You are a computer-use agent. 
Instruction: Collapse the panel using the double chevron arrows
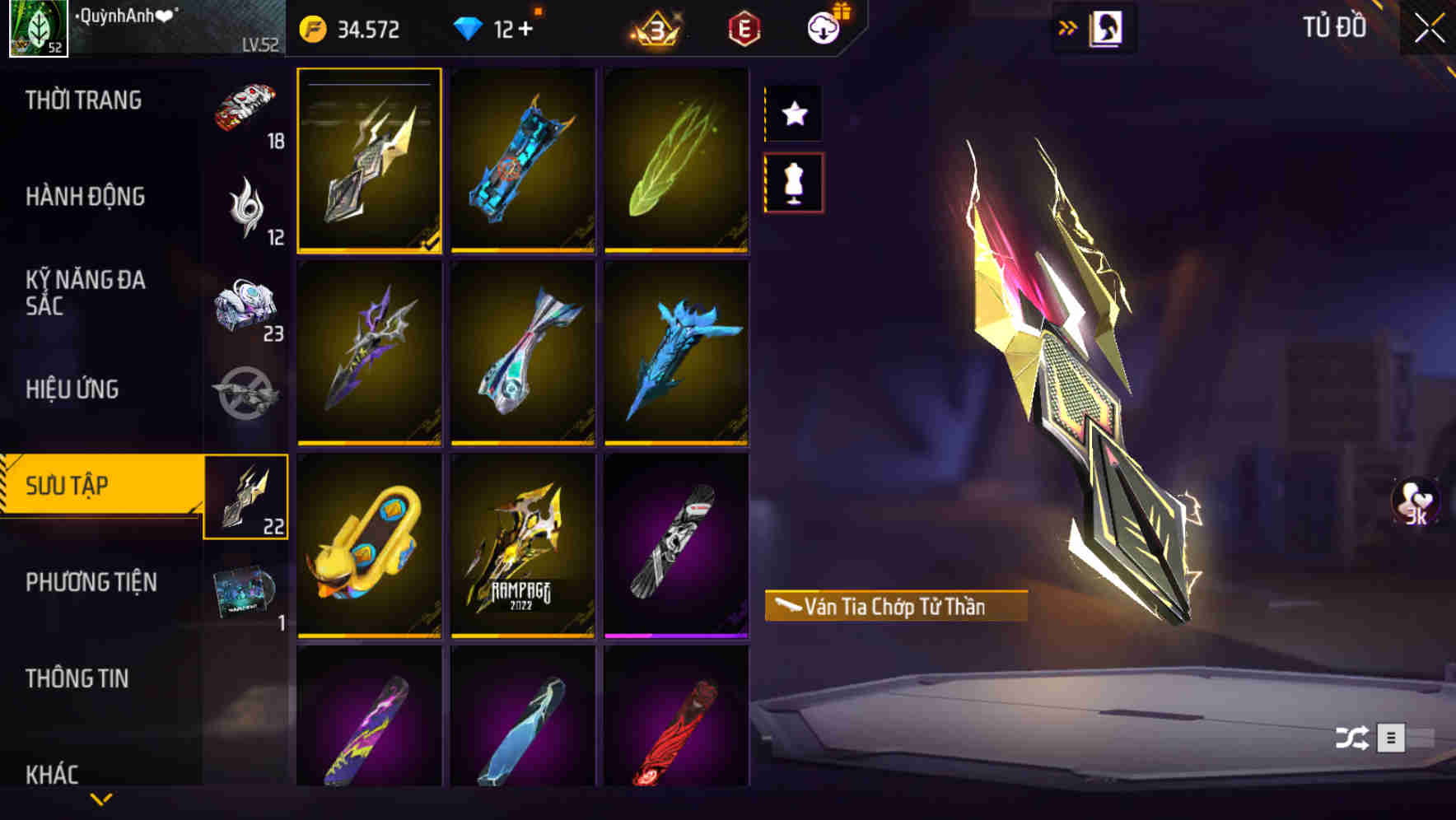point(1068,26)
